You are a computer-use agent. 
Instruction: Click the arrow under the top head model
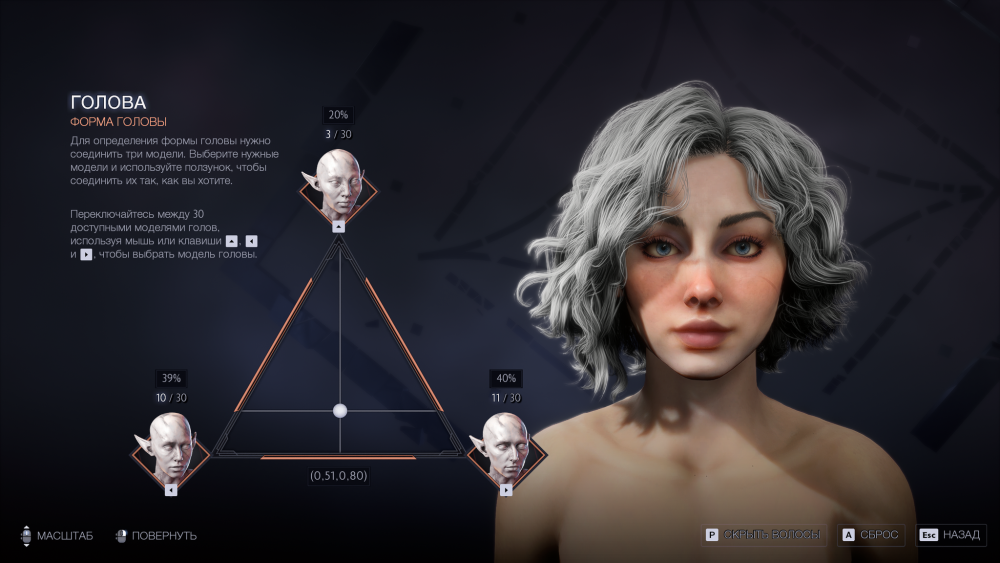click(339, 227)
